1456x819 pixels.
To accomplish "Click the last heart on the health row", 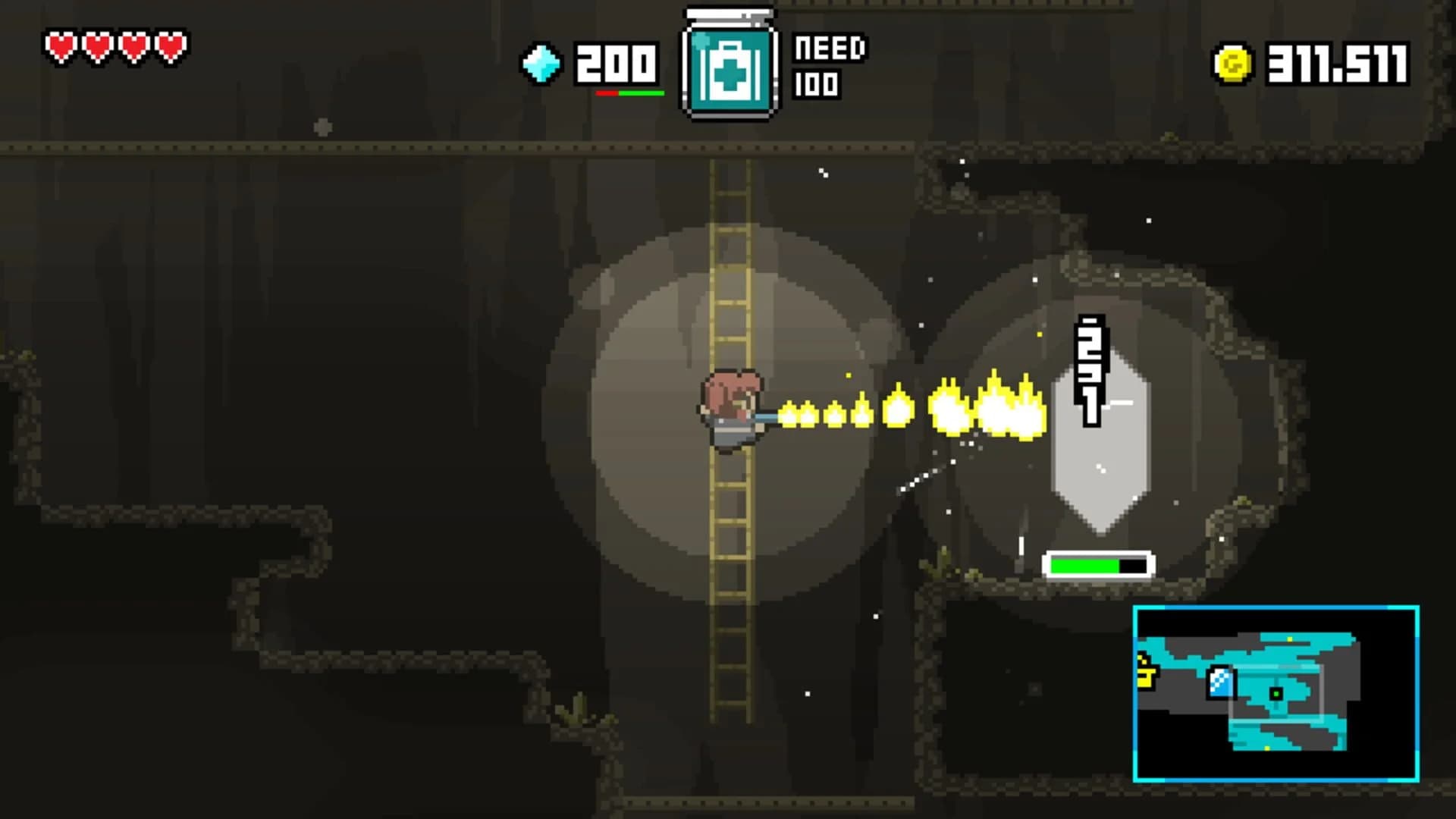I will [x=170, y=45].
